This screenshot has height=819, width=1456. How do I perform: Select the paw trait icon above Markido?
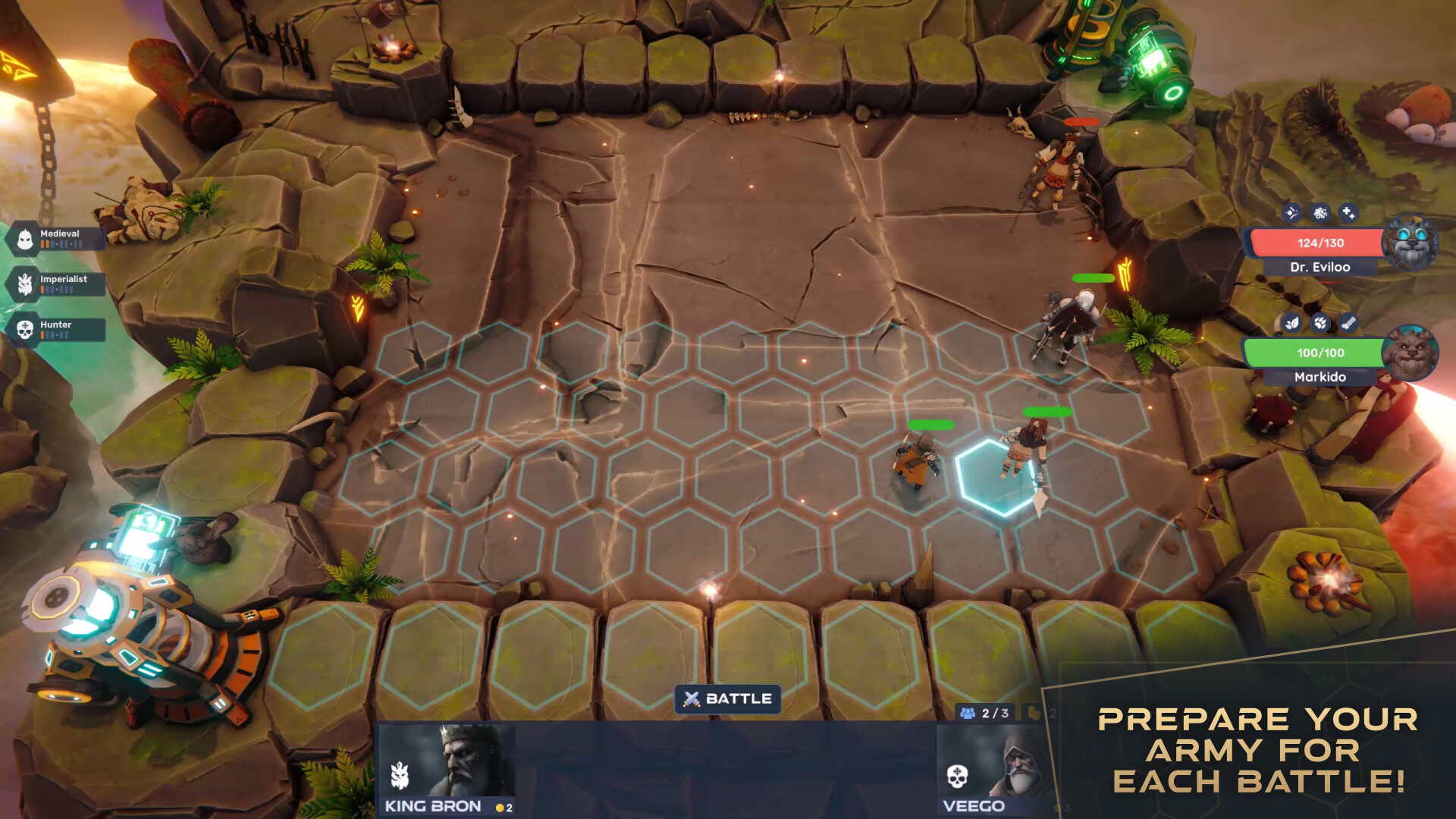point(1321,322)
